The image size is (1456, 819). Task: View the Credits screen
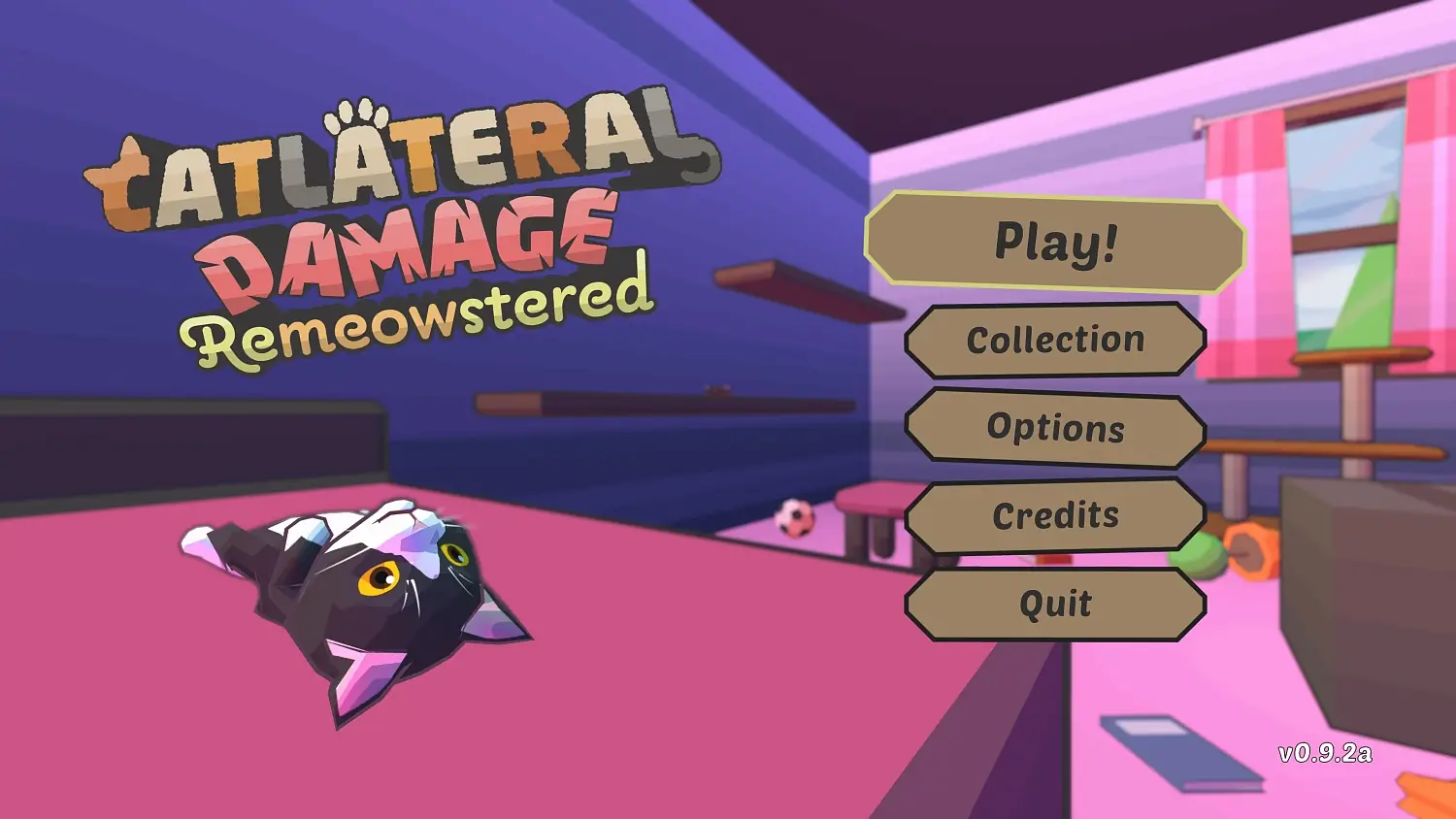coord(1056,516)
